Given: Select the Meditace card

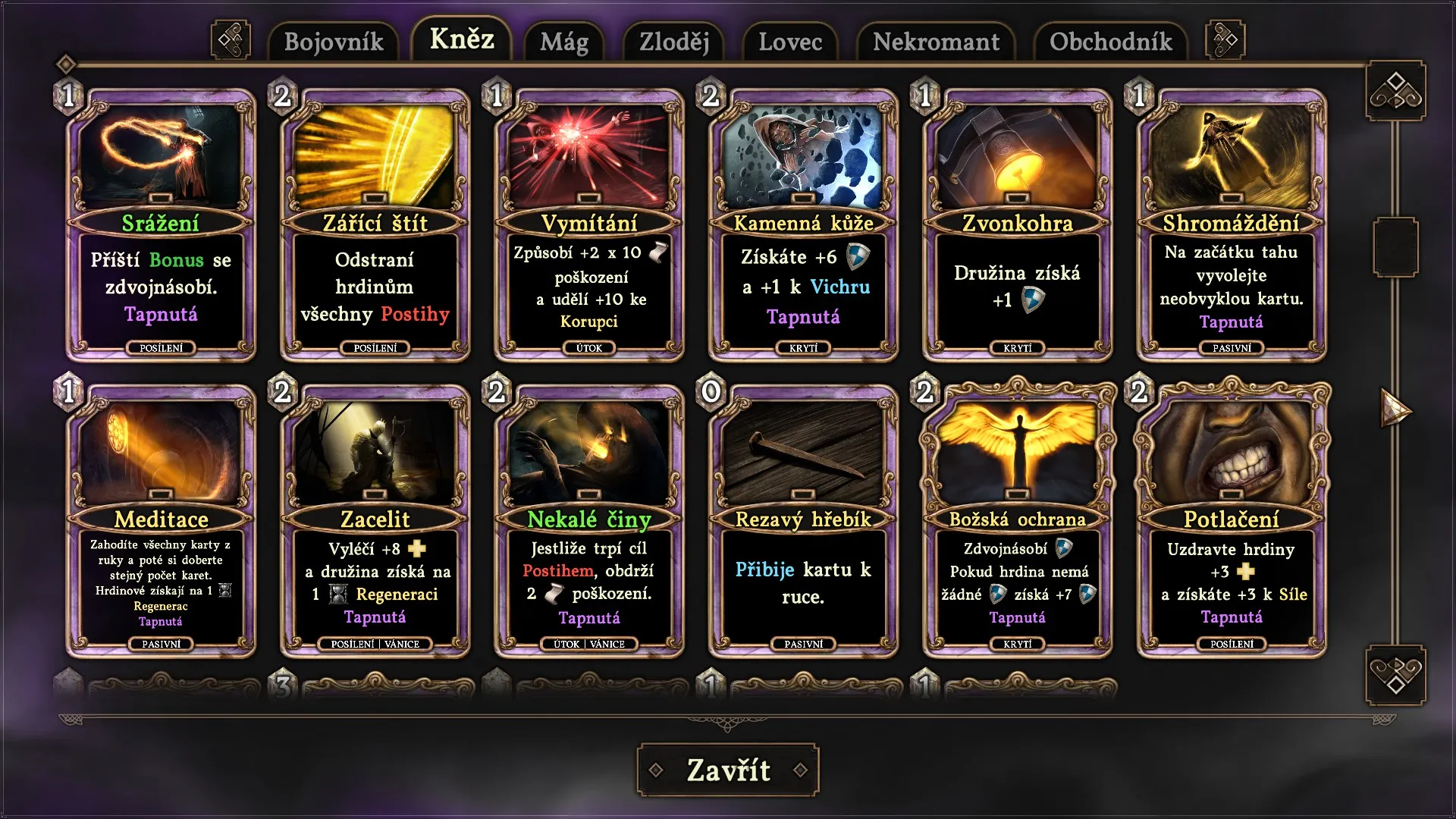Looking at the screenshot, I should tap(161, 521).
